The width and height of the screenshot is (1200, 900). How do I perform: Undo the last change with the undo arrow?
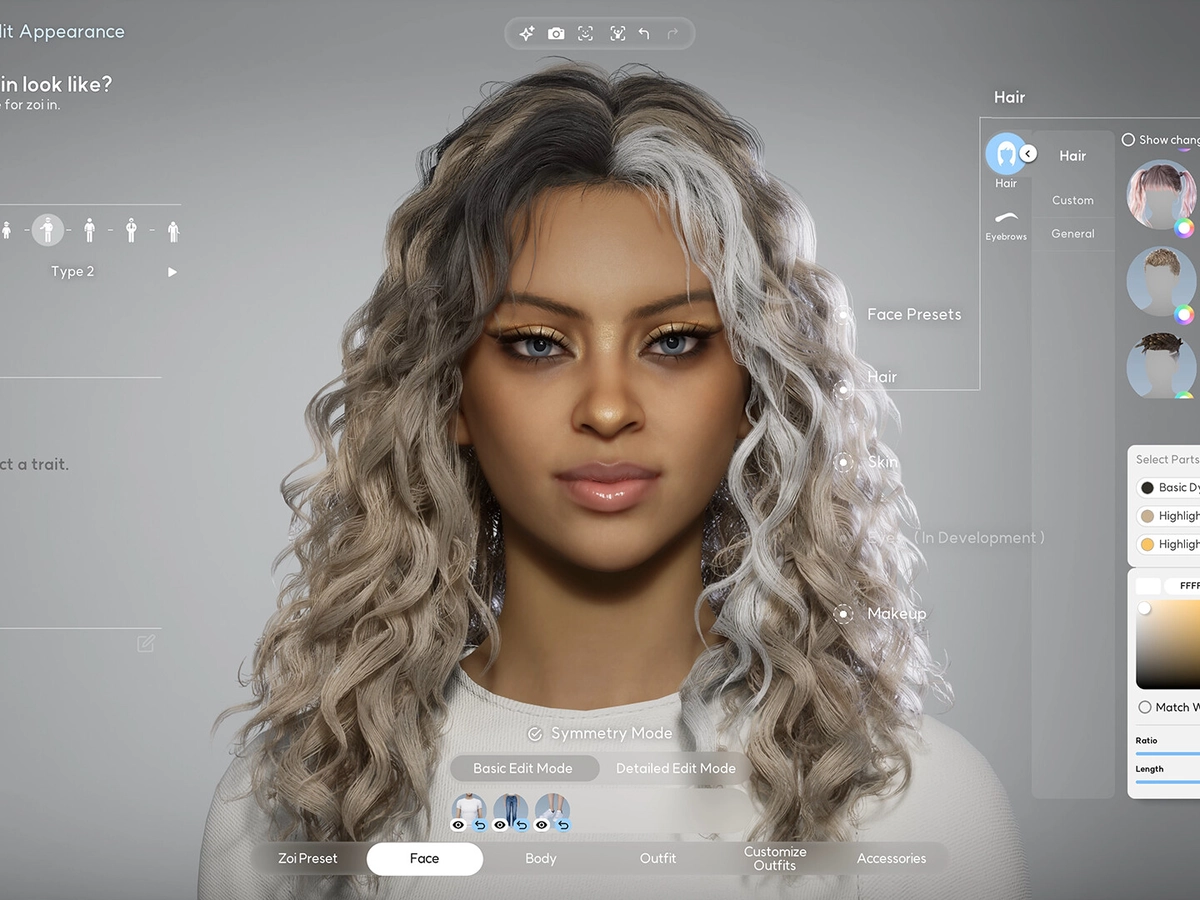(x=644, y=34)
